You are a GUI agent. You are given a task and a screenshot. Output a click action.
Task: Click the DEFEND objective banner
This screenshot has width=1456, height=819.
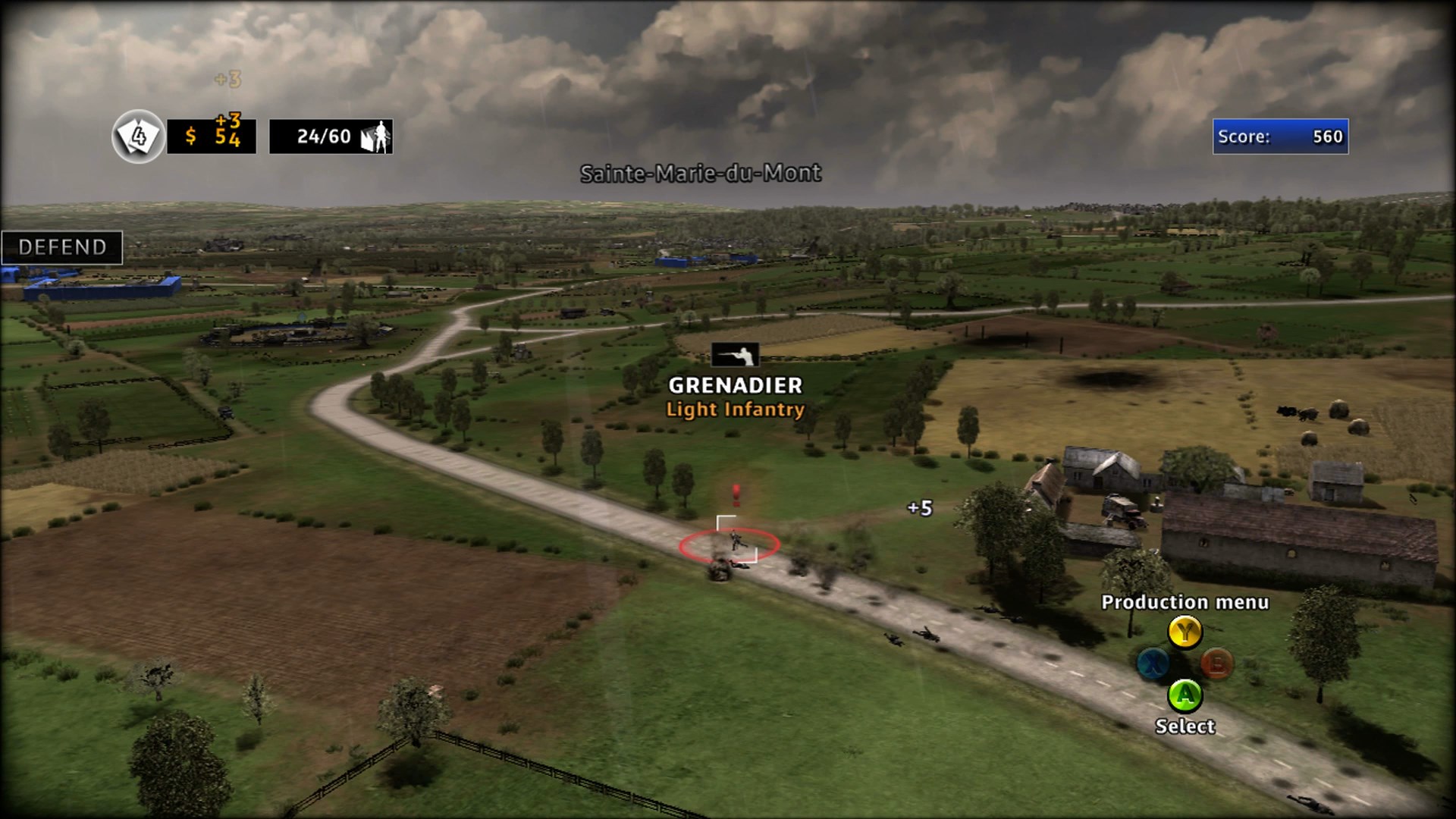pos(62,246)
